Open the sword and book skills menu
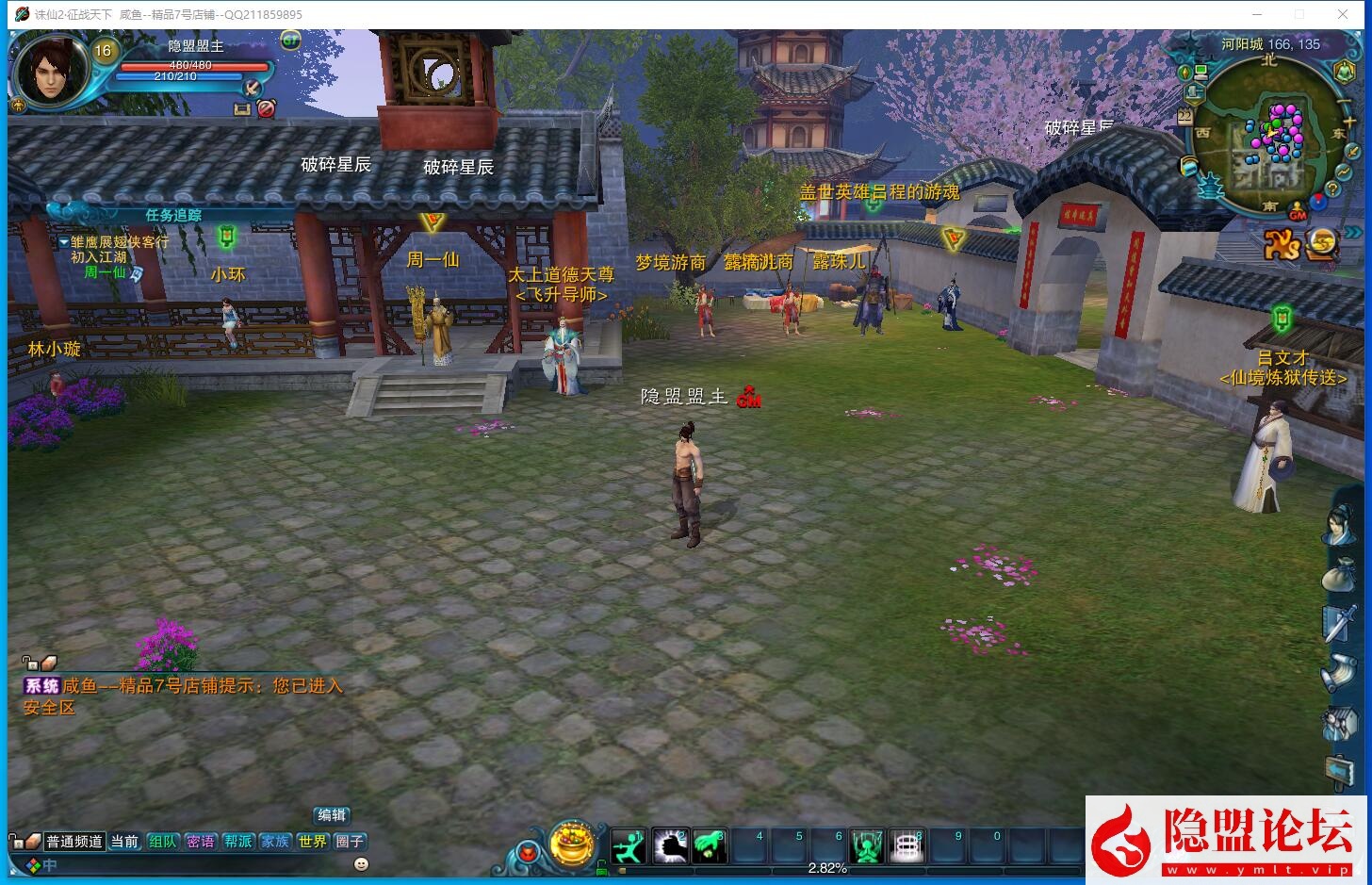This screenshot has height=885, width=1372. [x=1339, y=624]
